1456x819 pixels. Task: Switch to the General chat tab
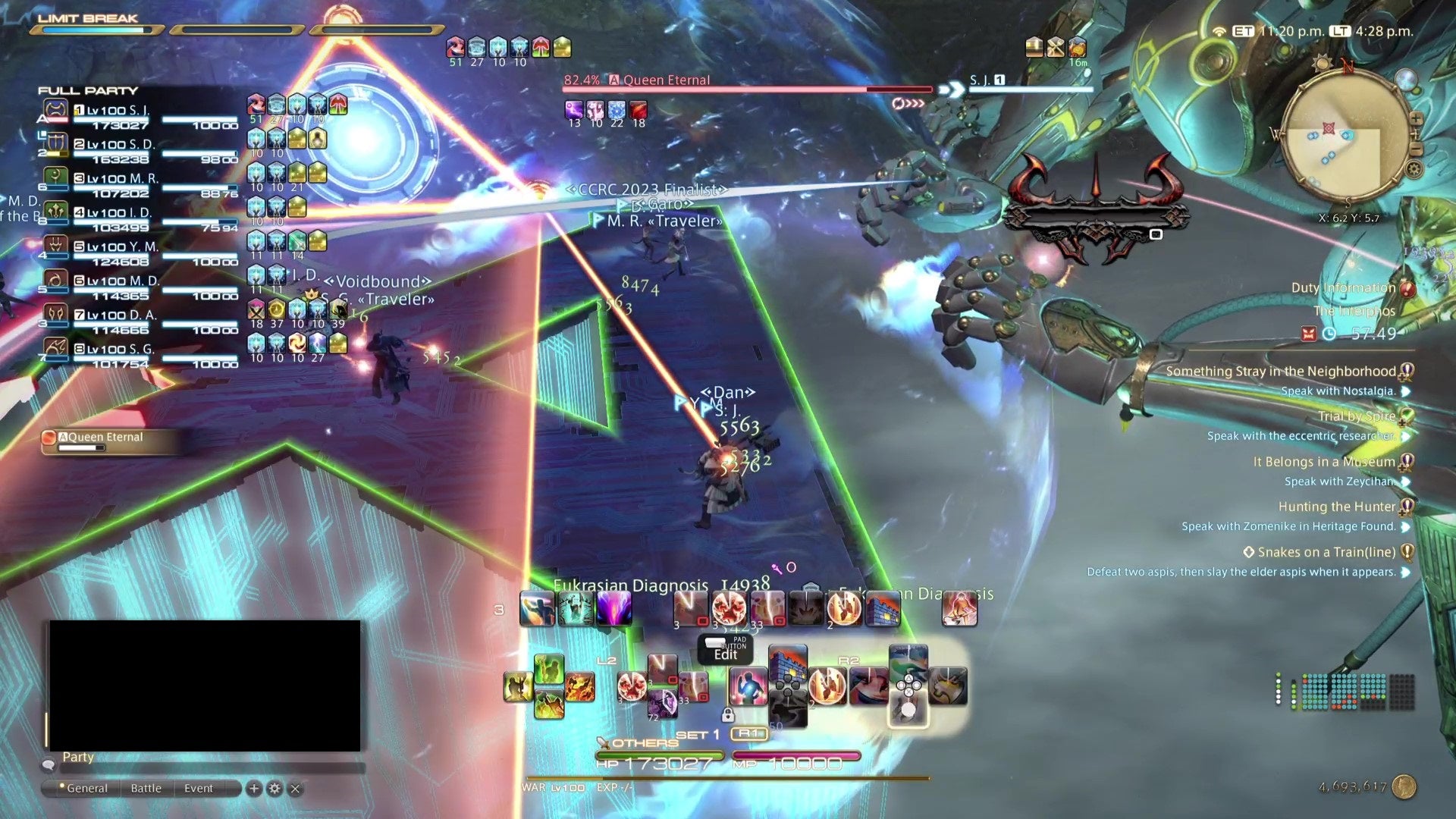87,788
